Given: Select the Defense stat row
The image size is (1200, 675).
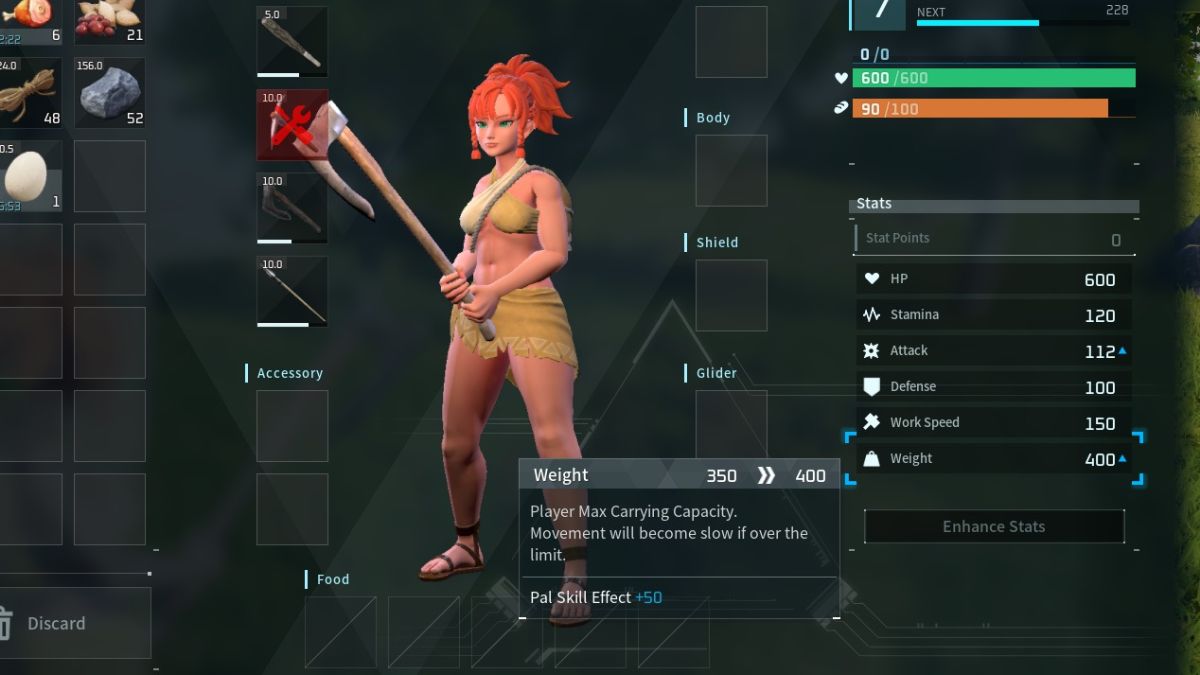Looking at the screenshot, I should coord(994,387).
